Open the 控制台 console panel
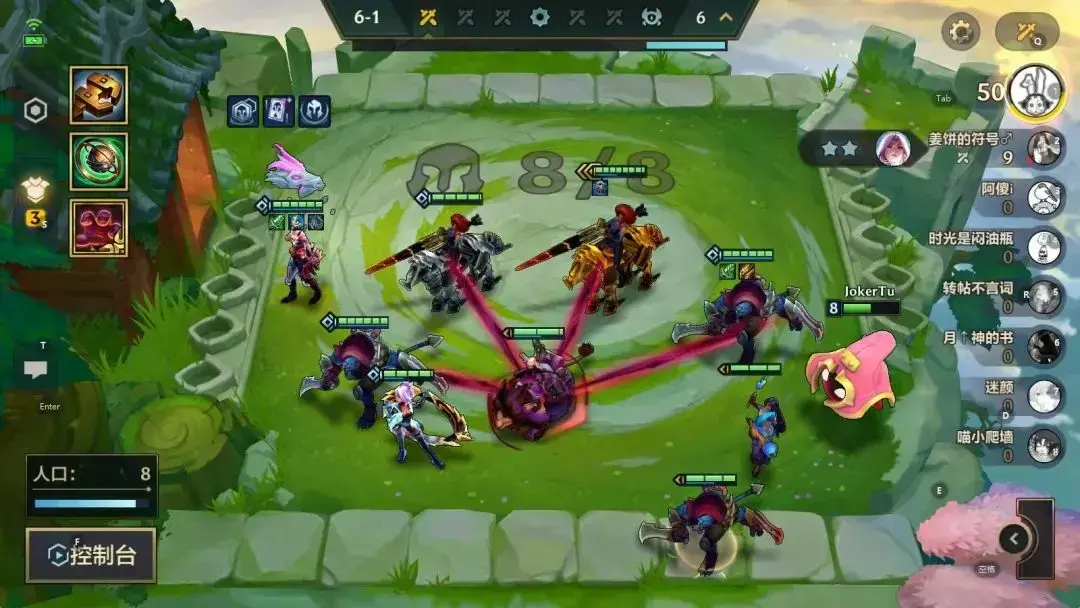Screen dimensions: 1080x608 [x=91, y=555]
